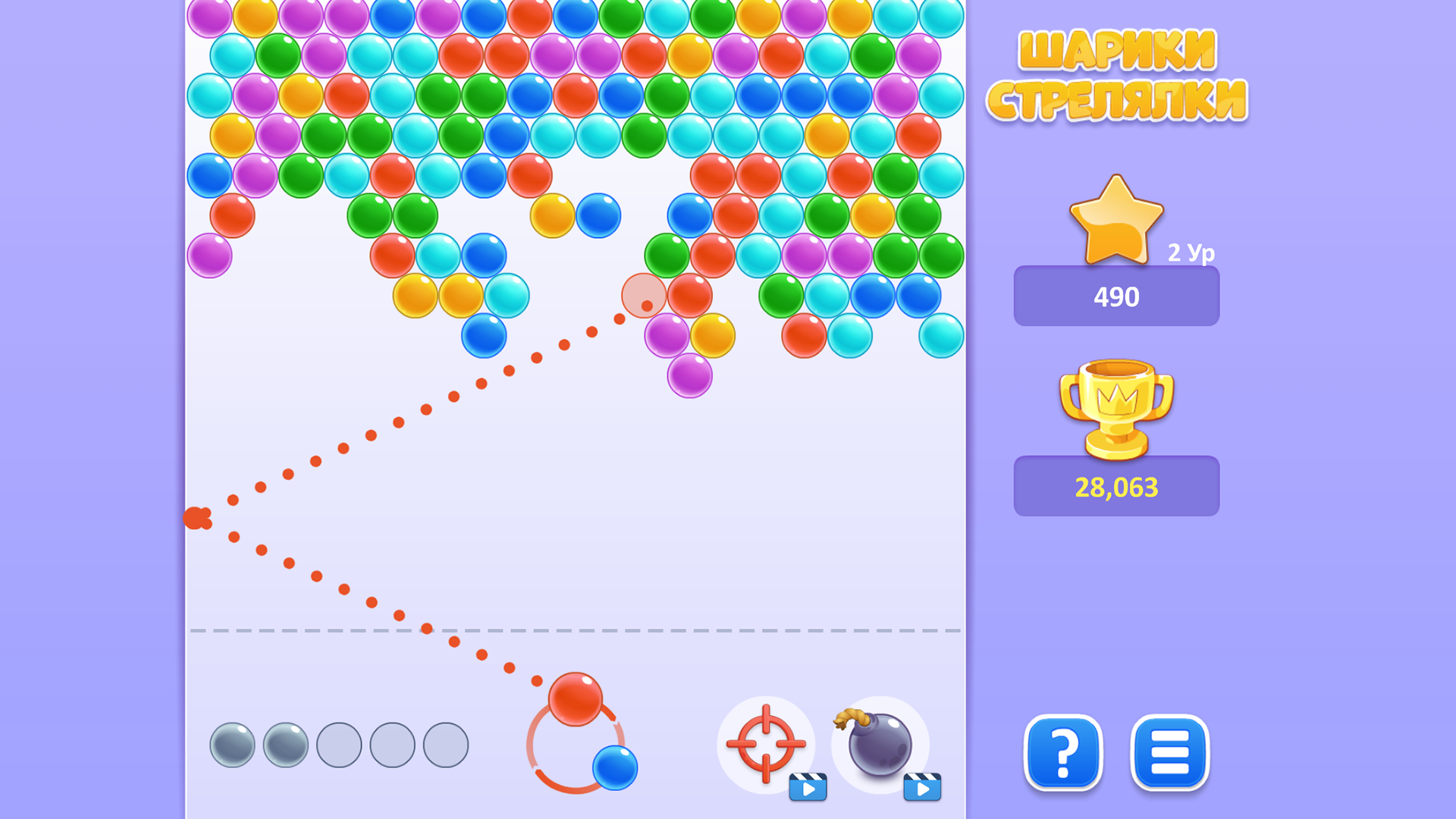The height and width of the screenshot is (819, 1456).
Task: Click the 28,063 trophy score box
Action: [x=1116, y=486]
